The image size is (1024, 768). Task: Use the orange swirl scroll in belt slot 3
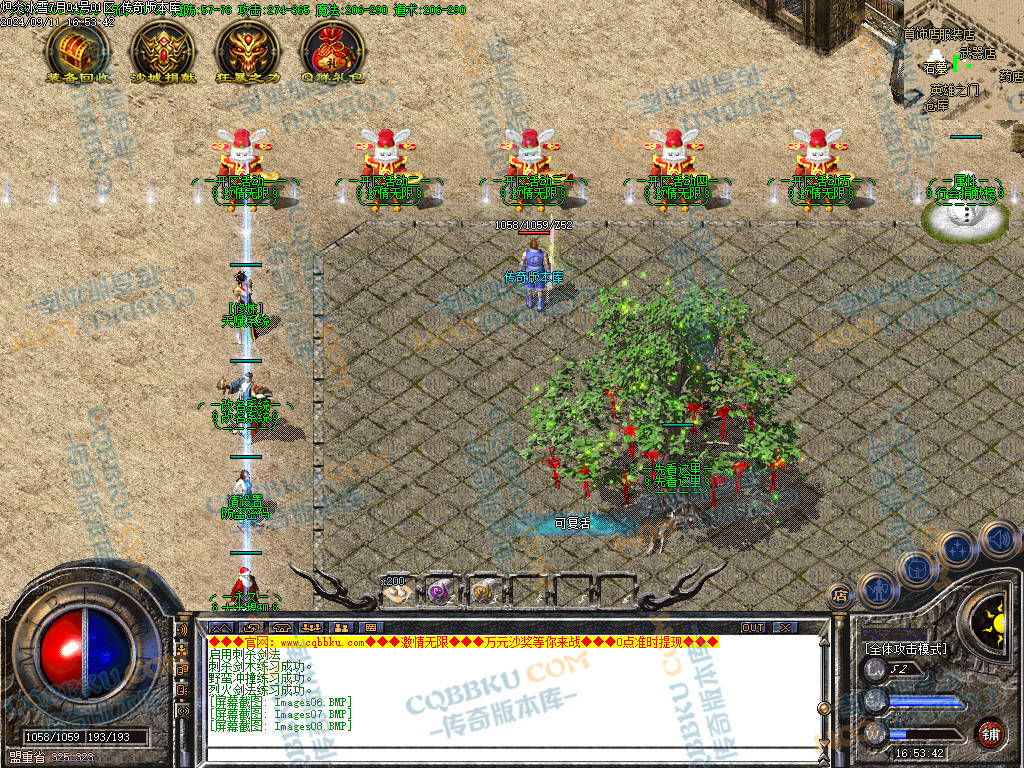(x=482, y=592)
